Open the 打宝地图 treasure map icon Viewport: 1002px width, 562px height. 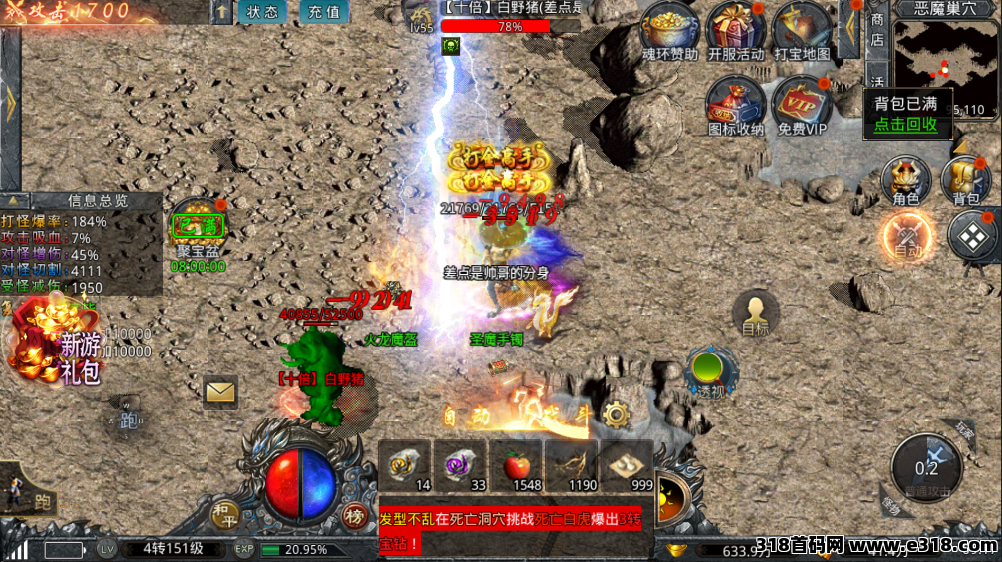pyautogui.click(x=802, y=28)
